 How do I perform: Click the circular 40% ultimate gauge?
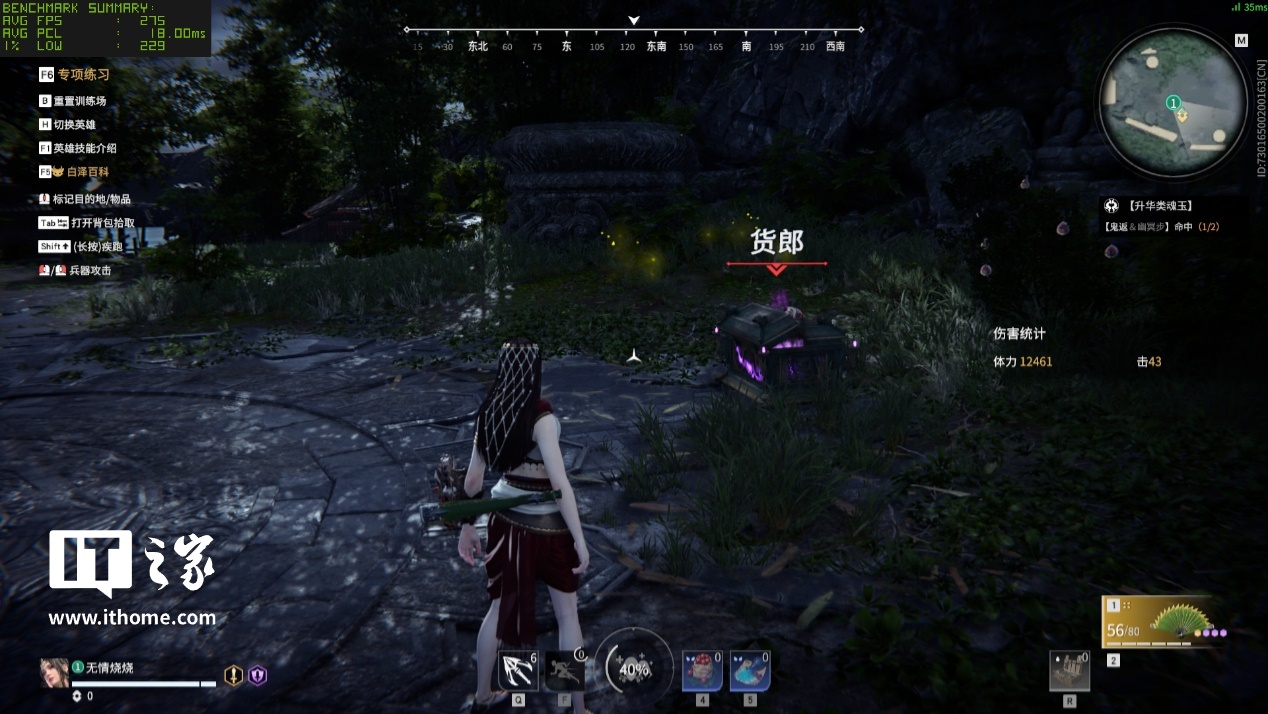(x=634, y=668)
